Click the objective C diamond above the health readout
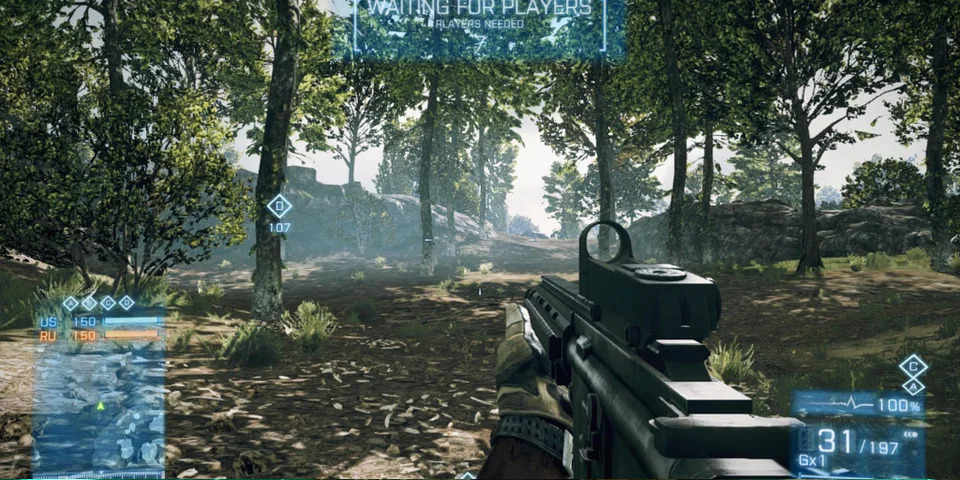This screenshot has width=960, height=480. coord(912,366)
